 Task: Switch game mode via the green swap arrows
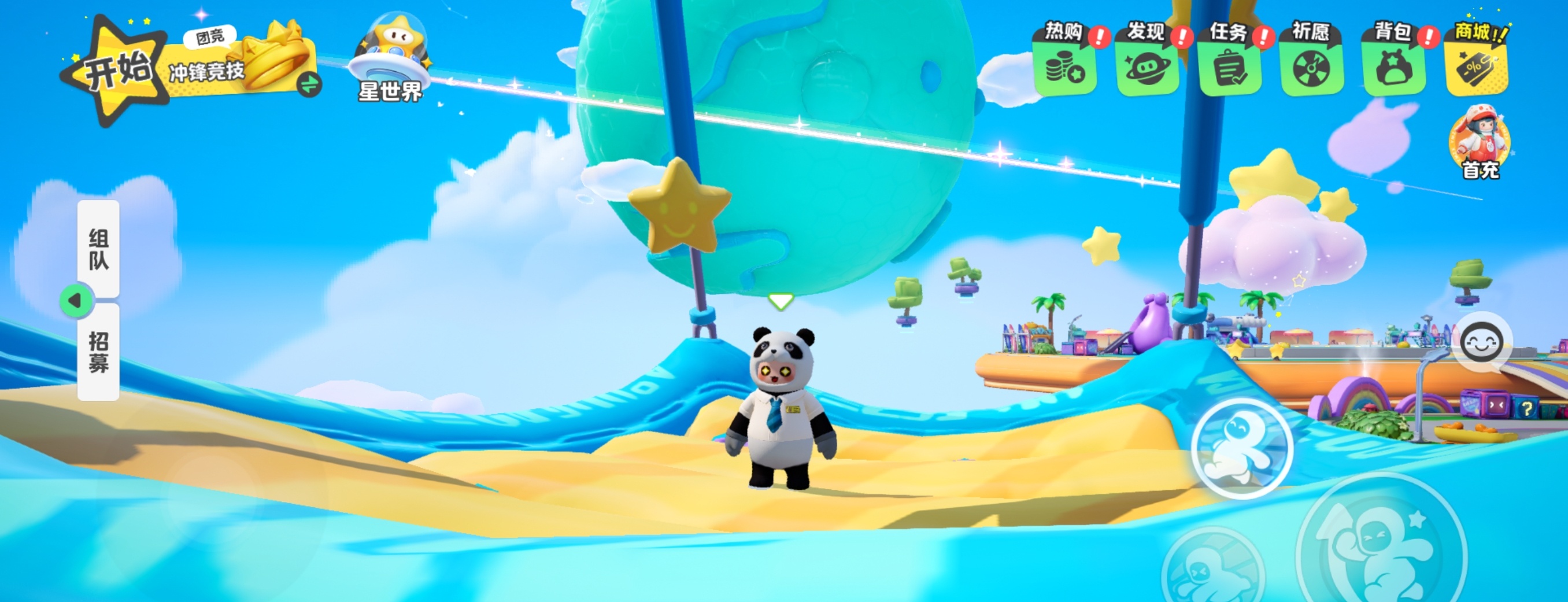[x=309, y=84]
